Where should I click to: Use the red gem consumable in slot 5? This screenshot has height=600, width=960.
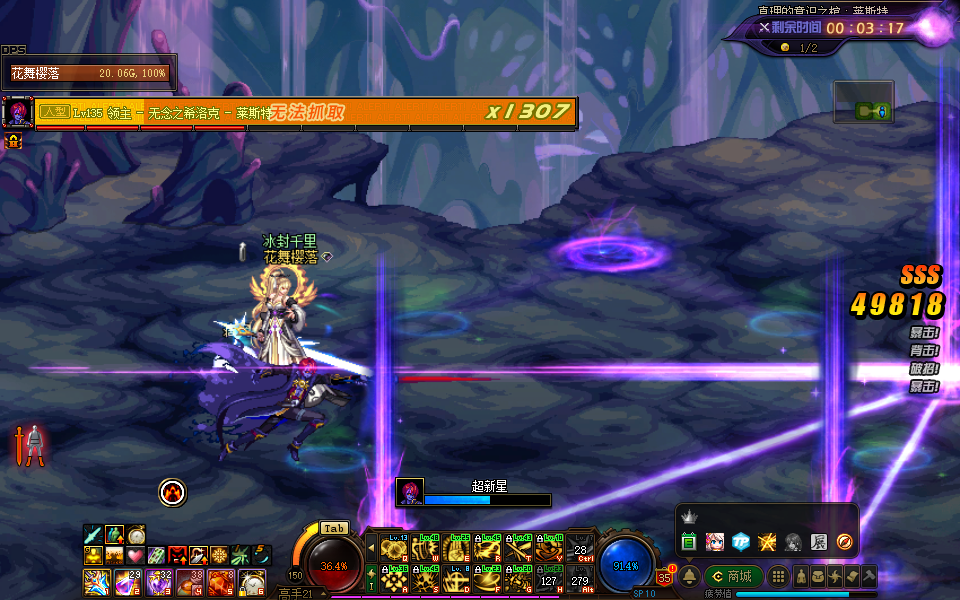pos(221,581)
